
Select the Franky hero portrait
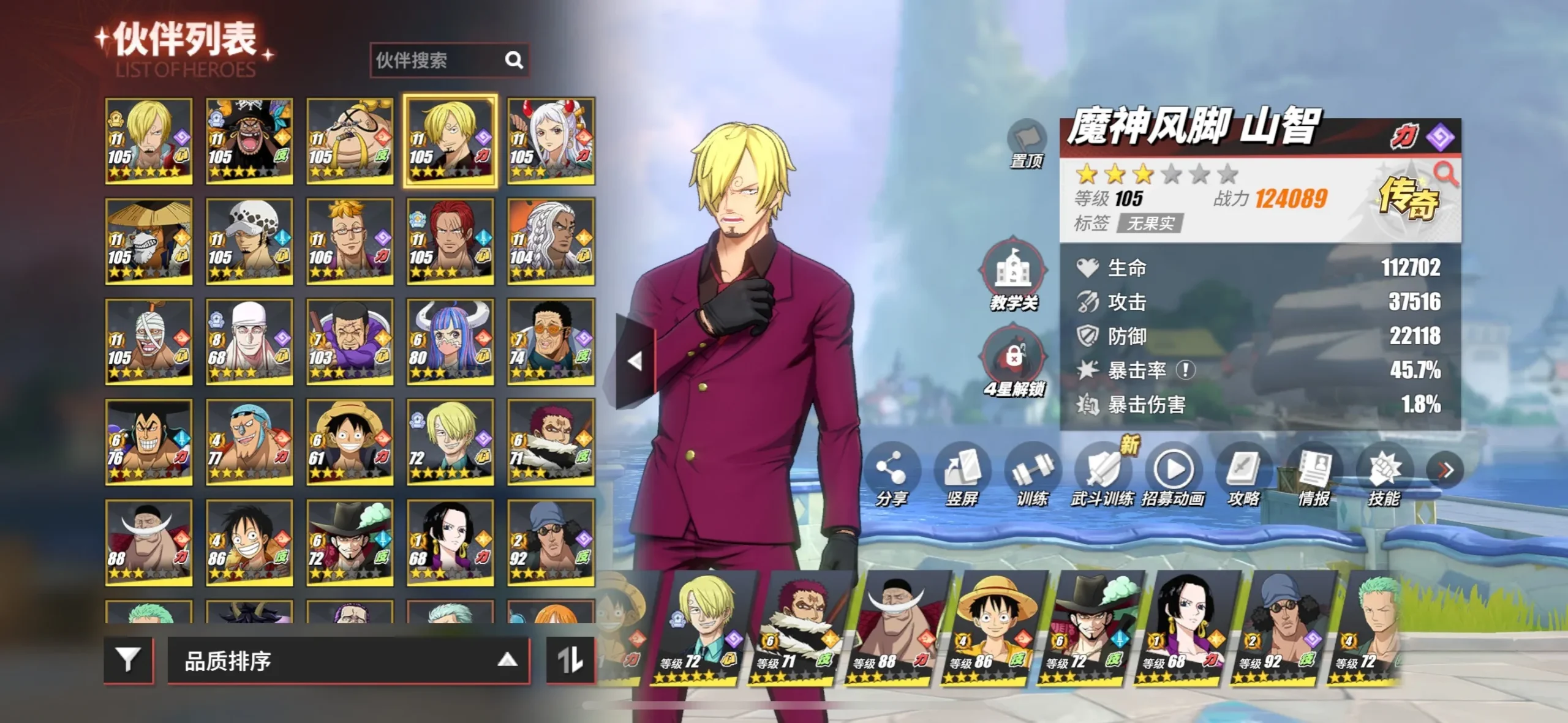click(249, 442)
